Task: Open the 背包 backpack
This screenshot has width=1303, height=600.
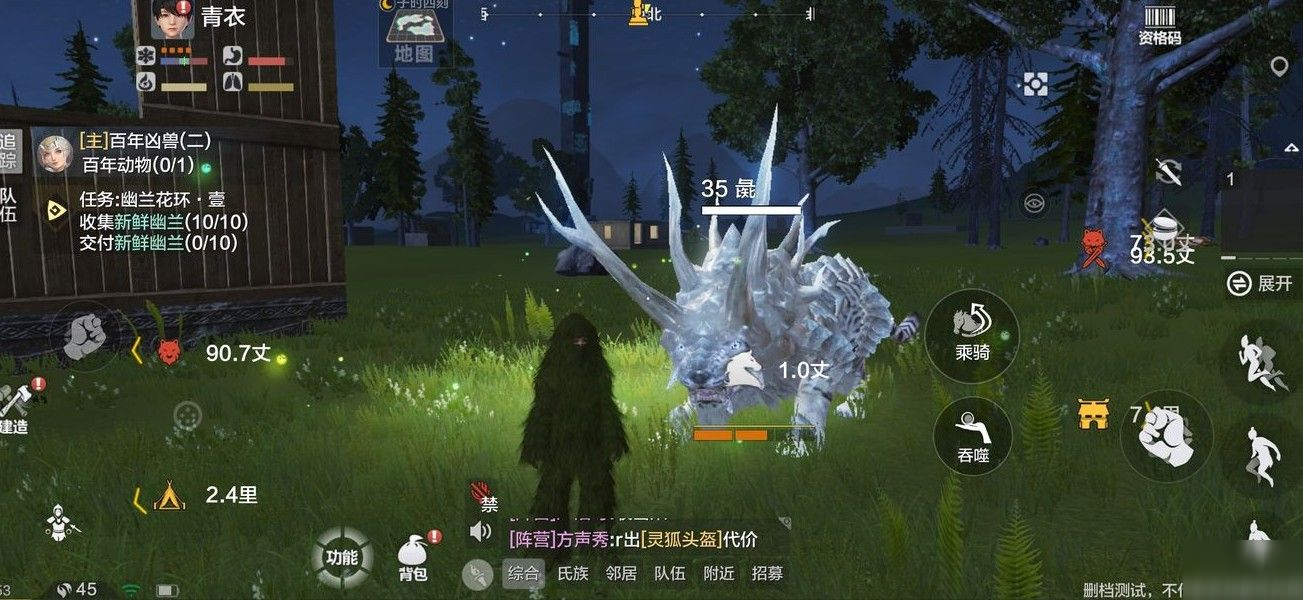Action: coord(413,557)
